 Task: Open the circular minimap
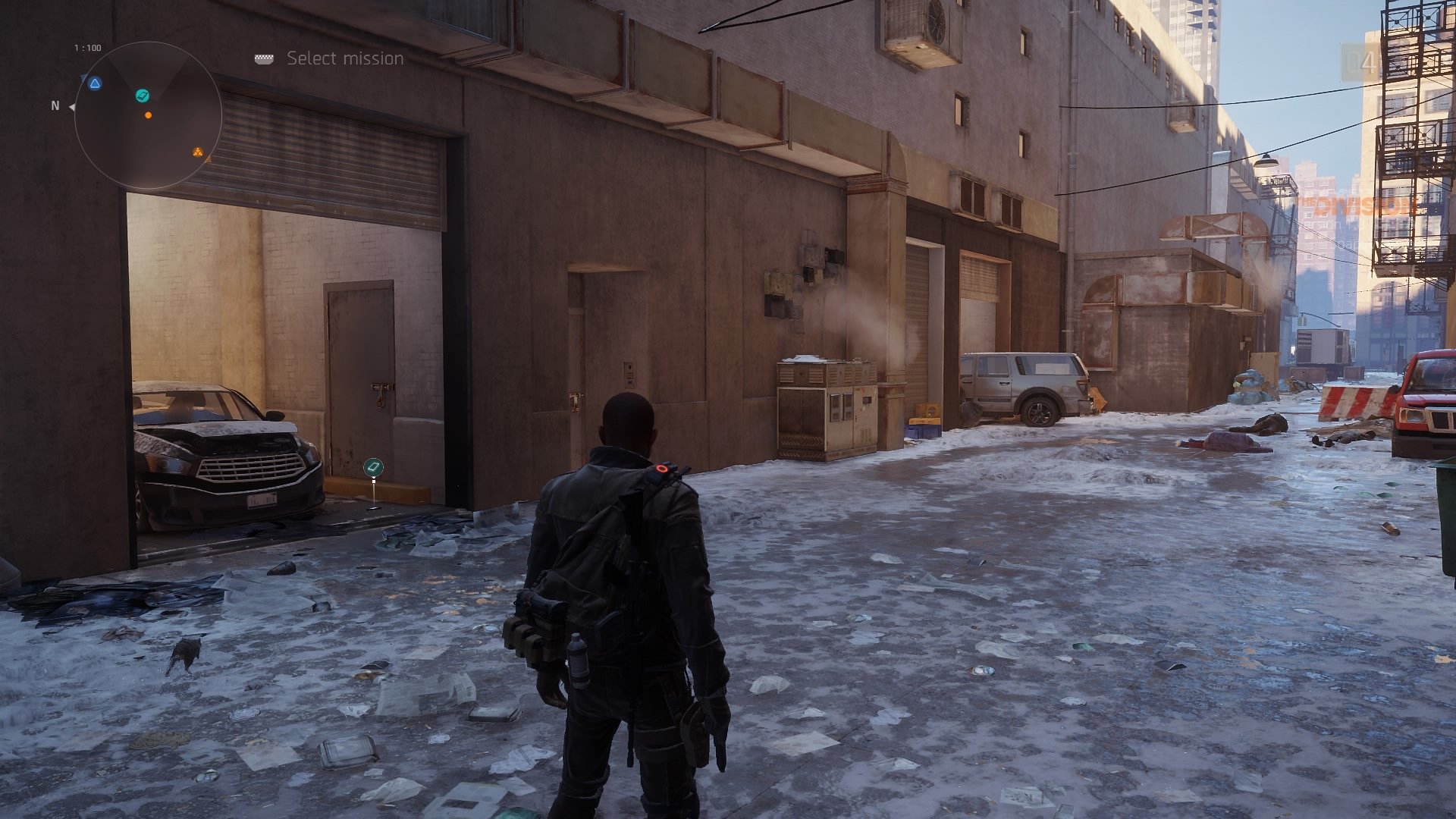[148, 115]
